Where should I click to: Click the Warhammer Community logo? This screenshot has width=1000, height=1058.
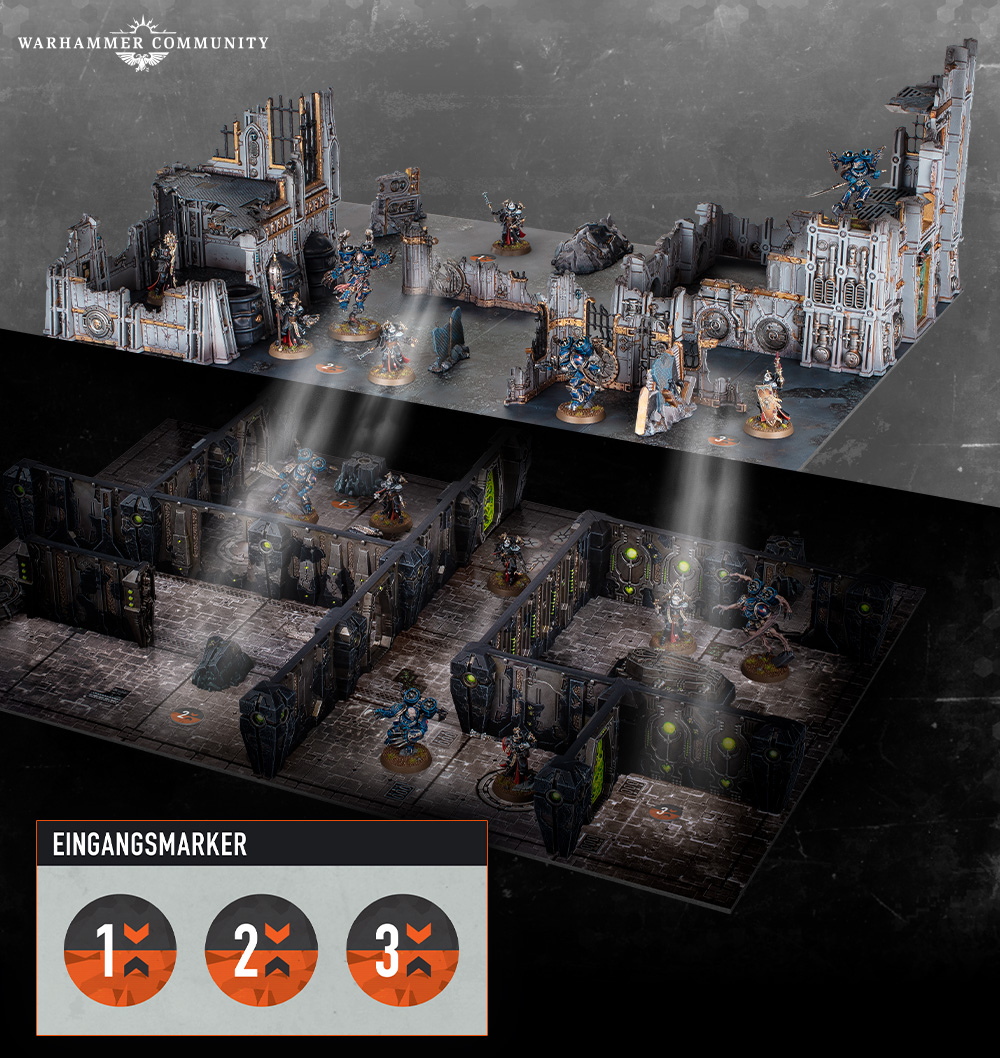click(x=142, y=43)
